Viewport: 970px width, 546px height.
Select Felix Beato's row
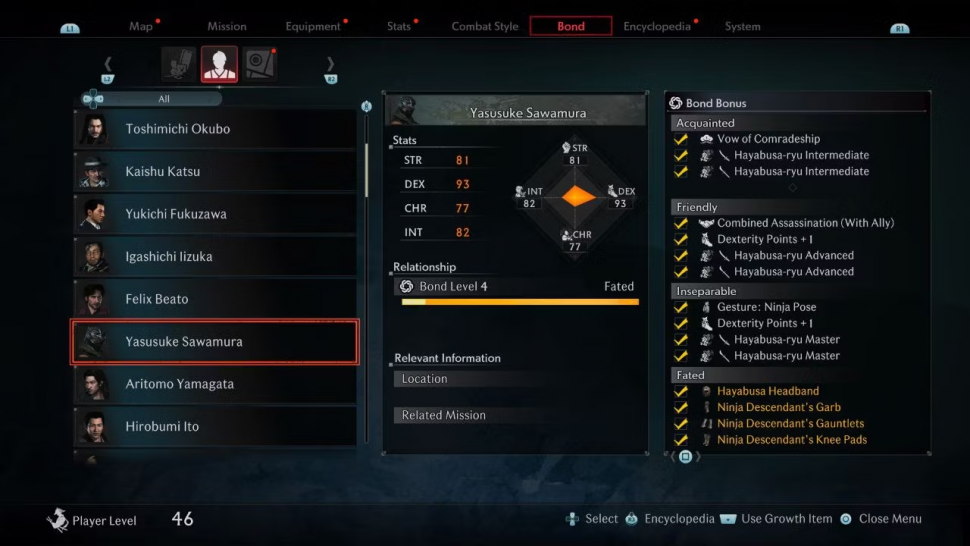[x=215, y=299]
